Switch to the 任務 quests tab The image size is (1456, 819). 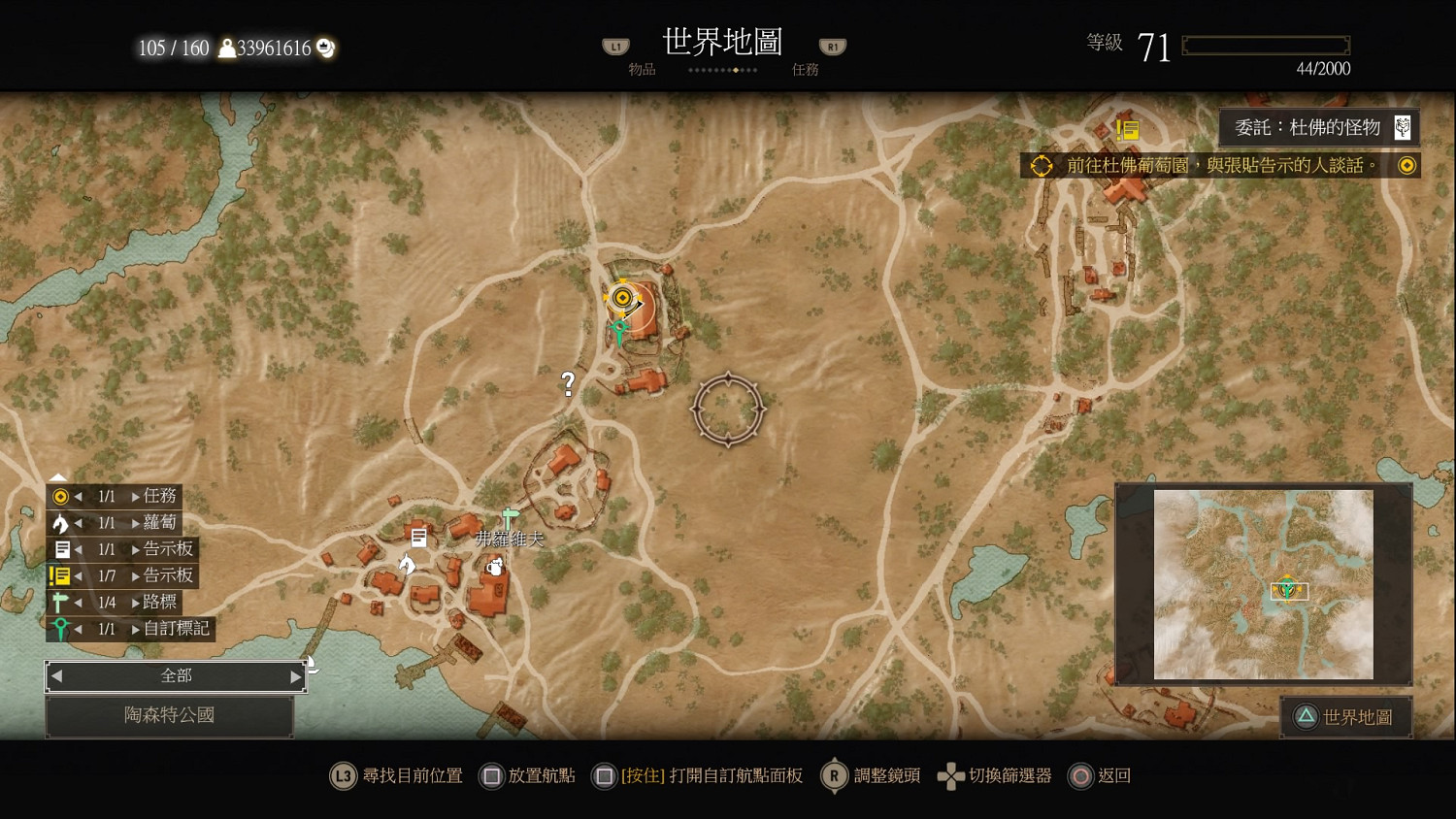[804, 69]
